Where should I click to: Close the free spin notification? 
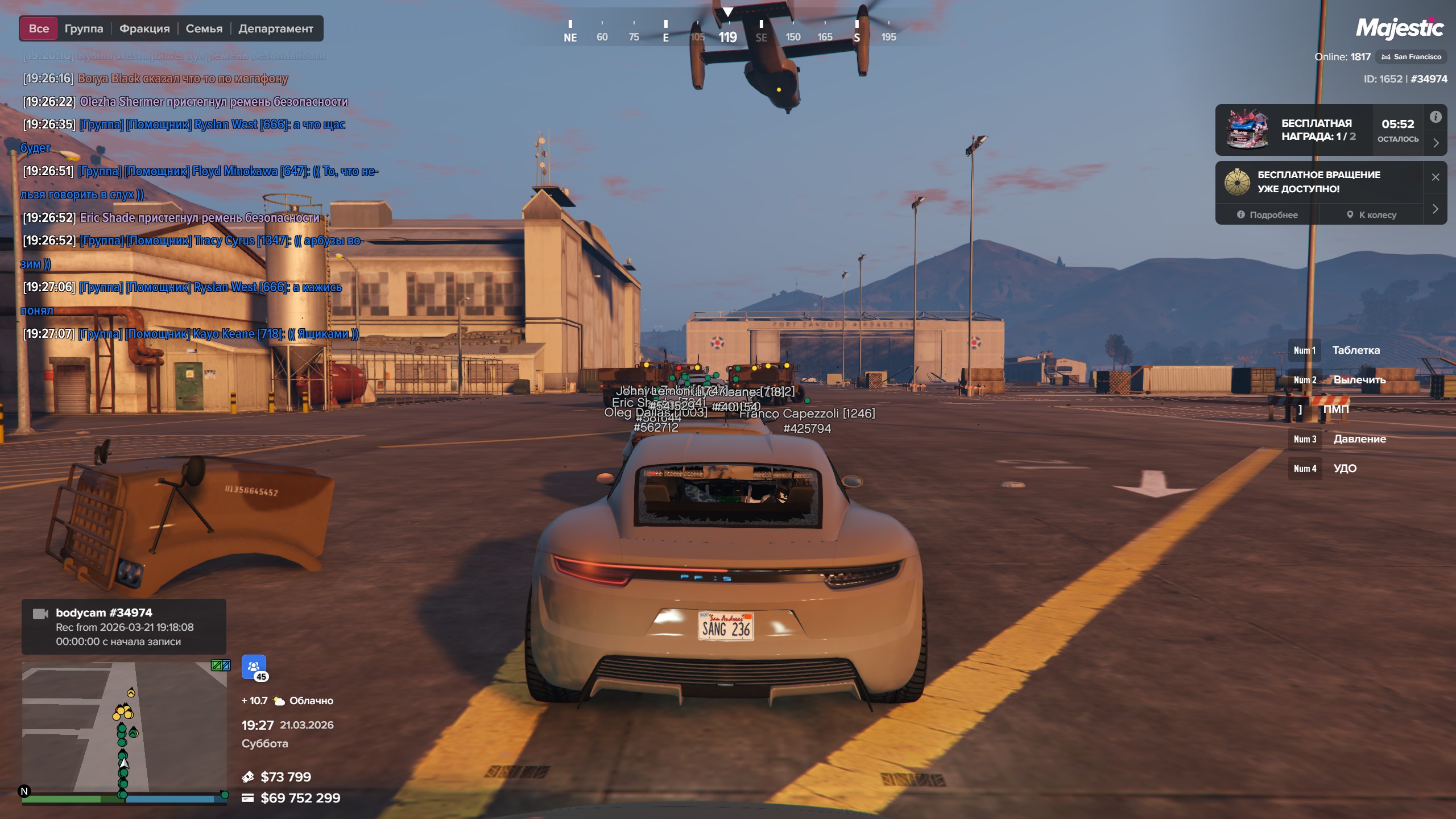tap(1436, 177)
